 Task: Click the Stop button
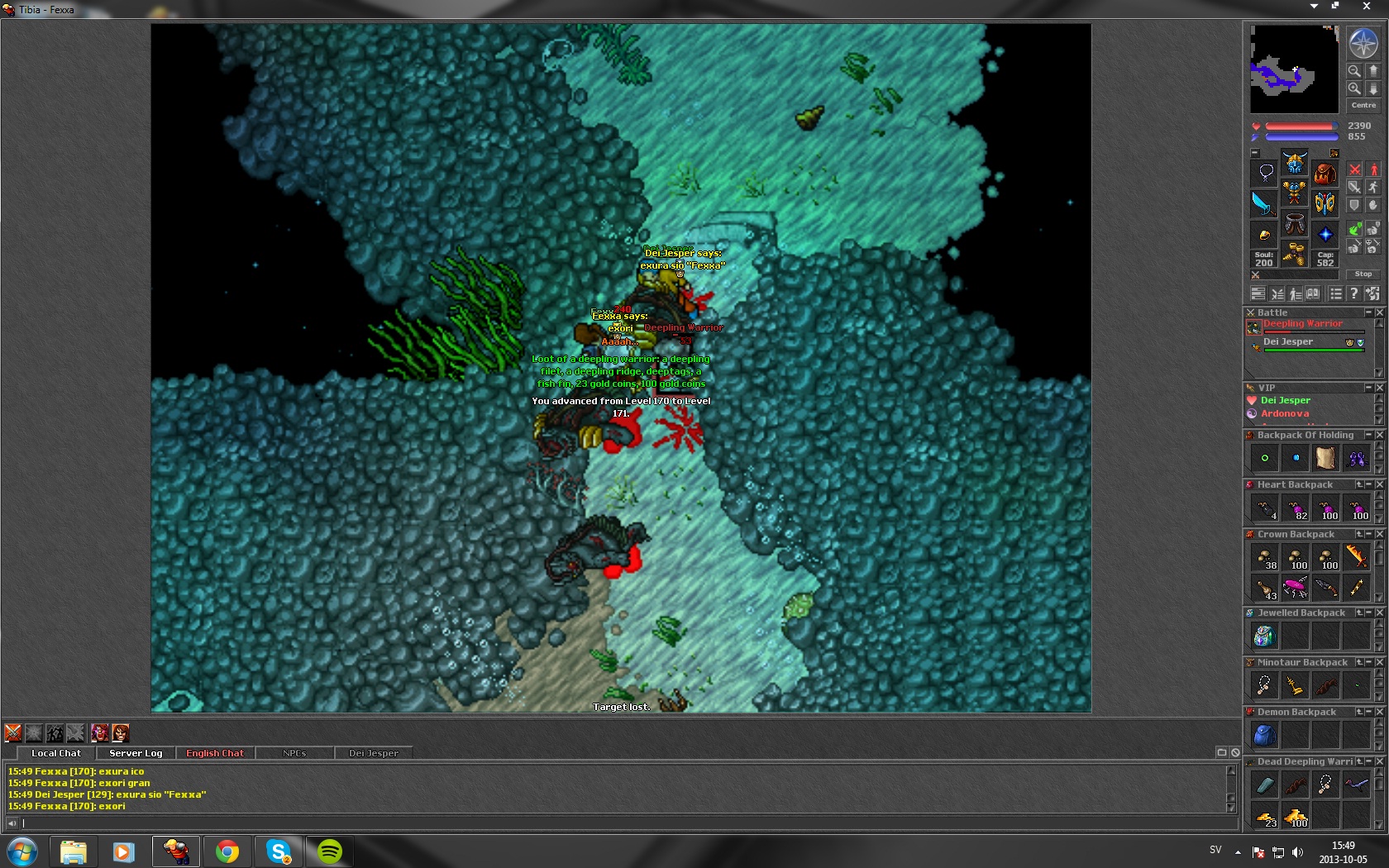1363,274
